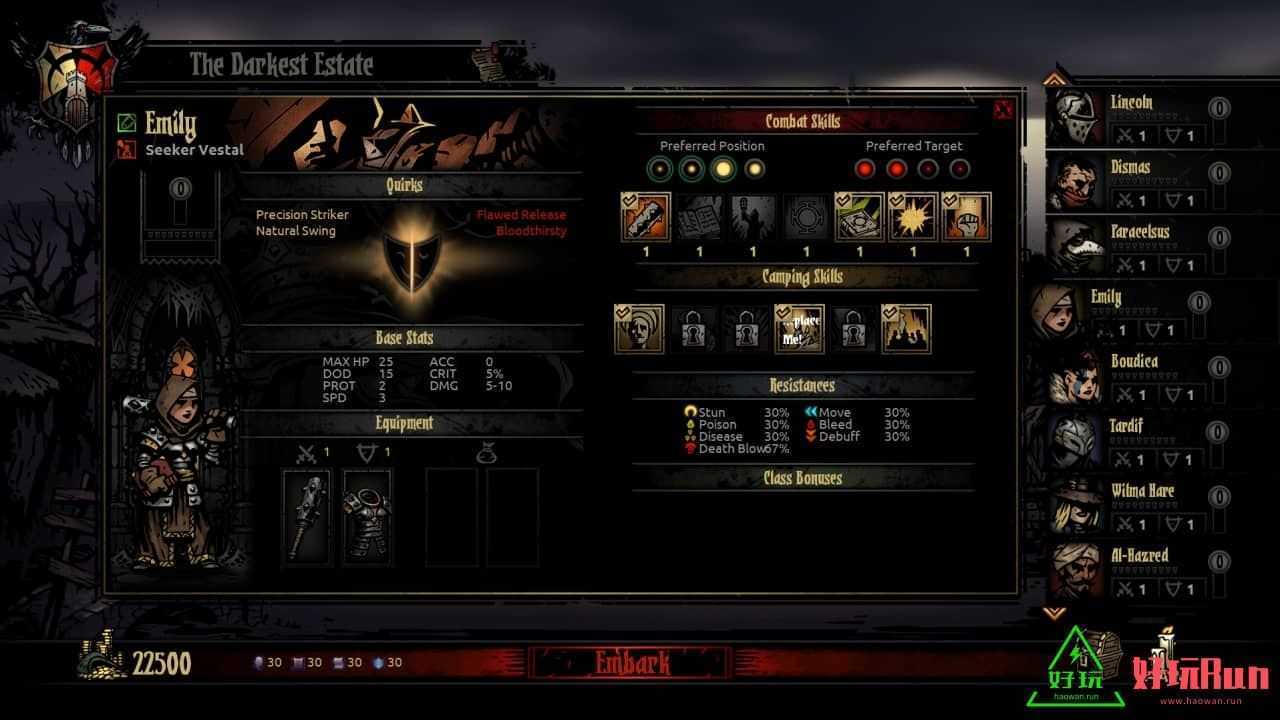Screen dimensions: 1280x720
Task: Toggle the yellow burst combat skill
Action: point(913,217)
